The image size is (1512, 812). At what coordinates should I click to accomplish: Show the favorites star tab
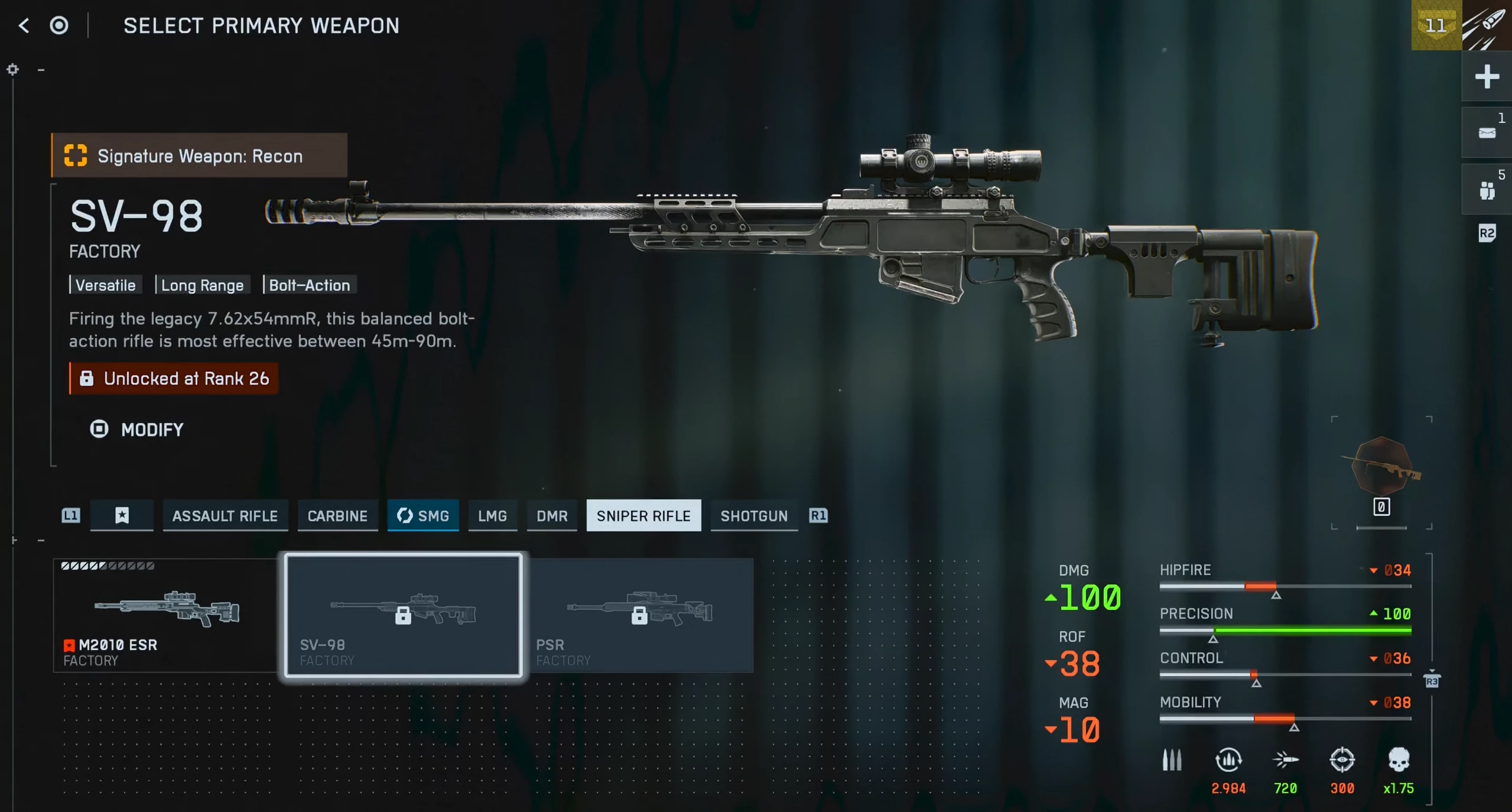click(122, 516)
